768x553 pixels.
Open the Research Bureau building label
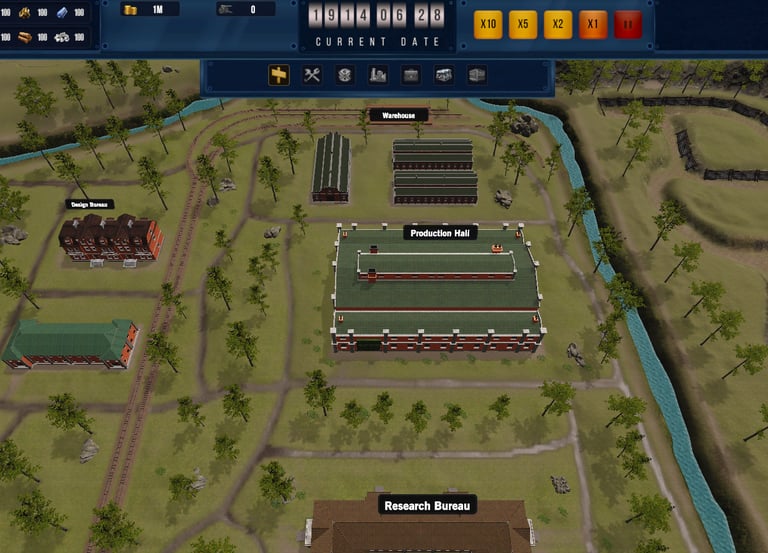click(x=427, y=505)
